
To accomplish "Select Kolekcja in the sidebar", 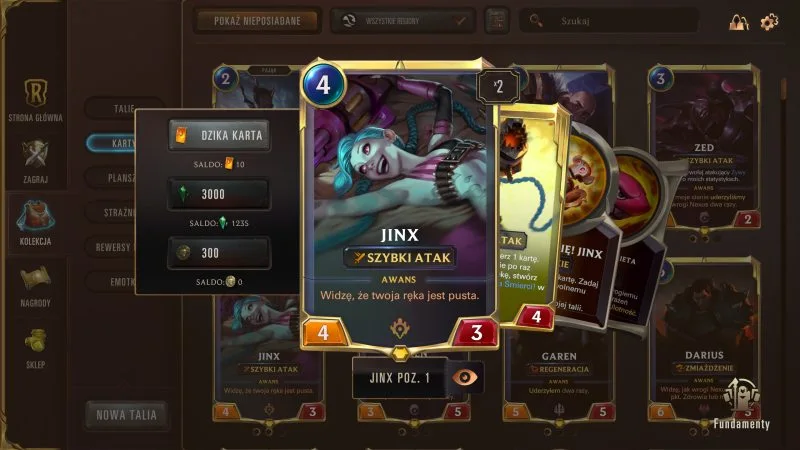I will pyautogui.click(x=35, y=223).
